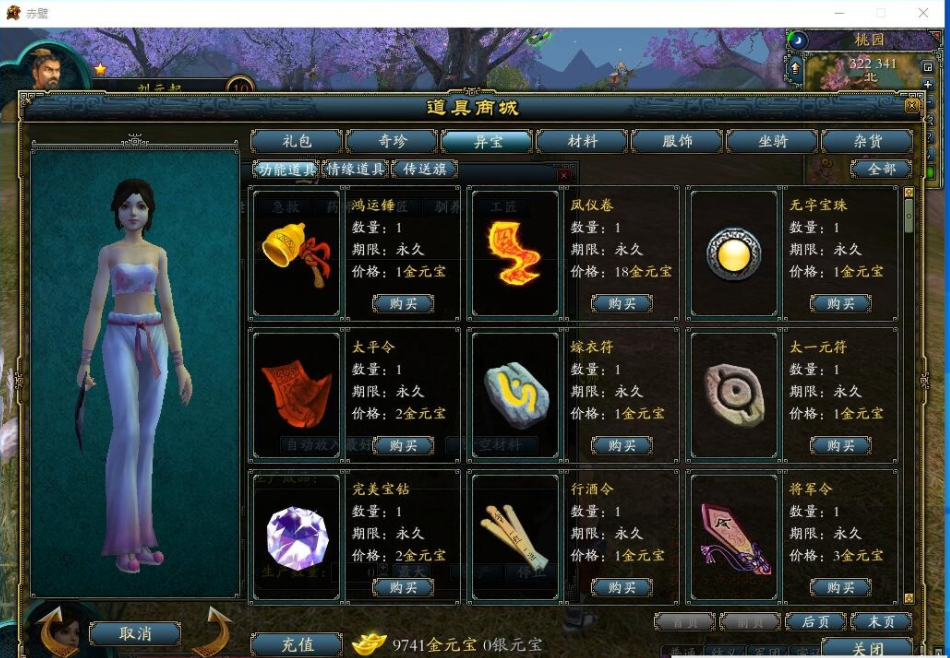Buy the 无字宝珠 orb

tap(840, 303)
